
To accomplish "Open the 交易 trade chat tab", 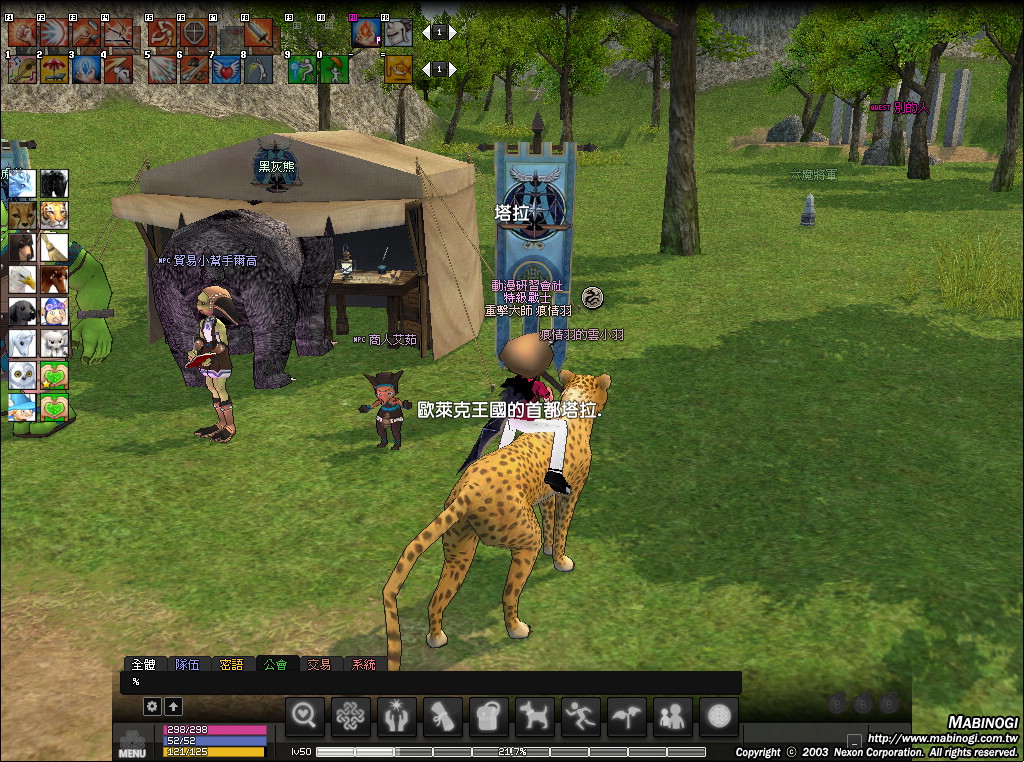I will (x=318, y=664).
